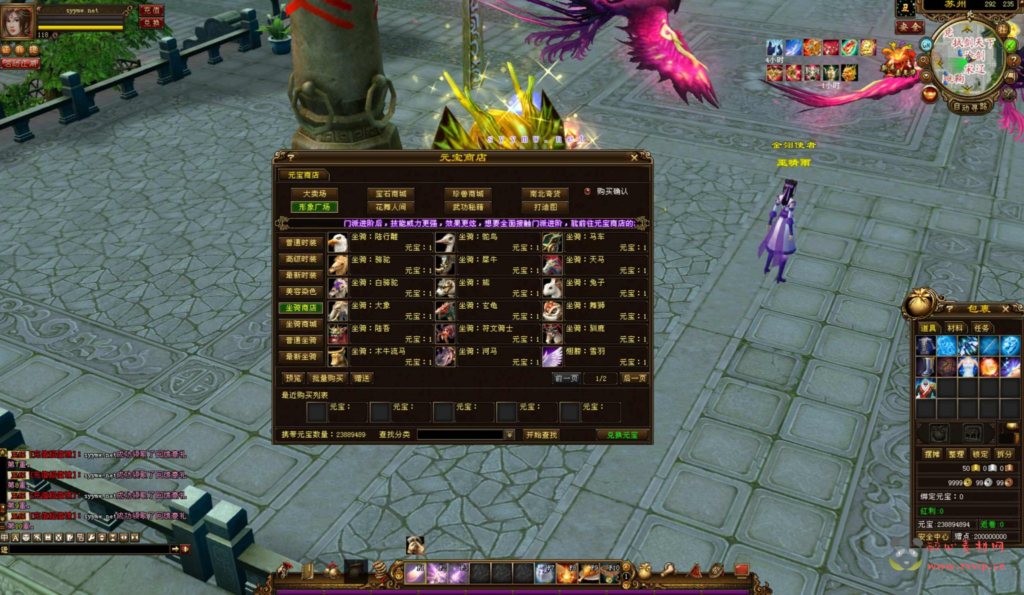Activate the 自动寻路 auto-pathfinding button
This screenshot has height=595, width=1024.
[x=969, y=105]
